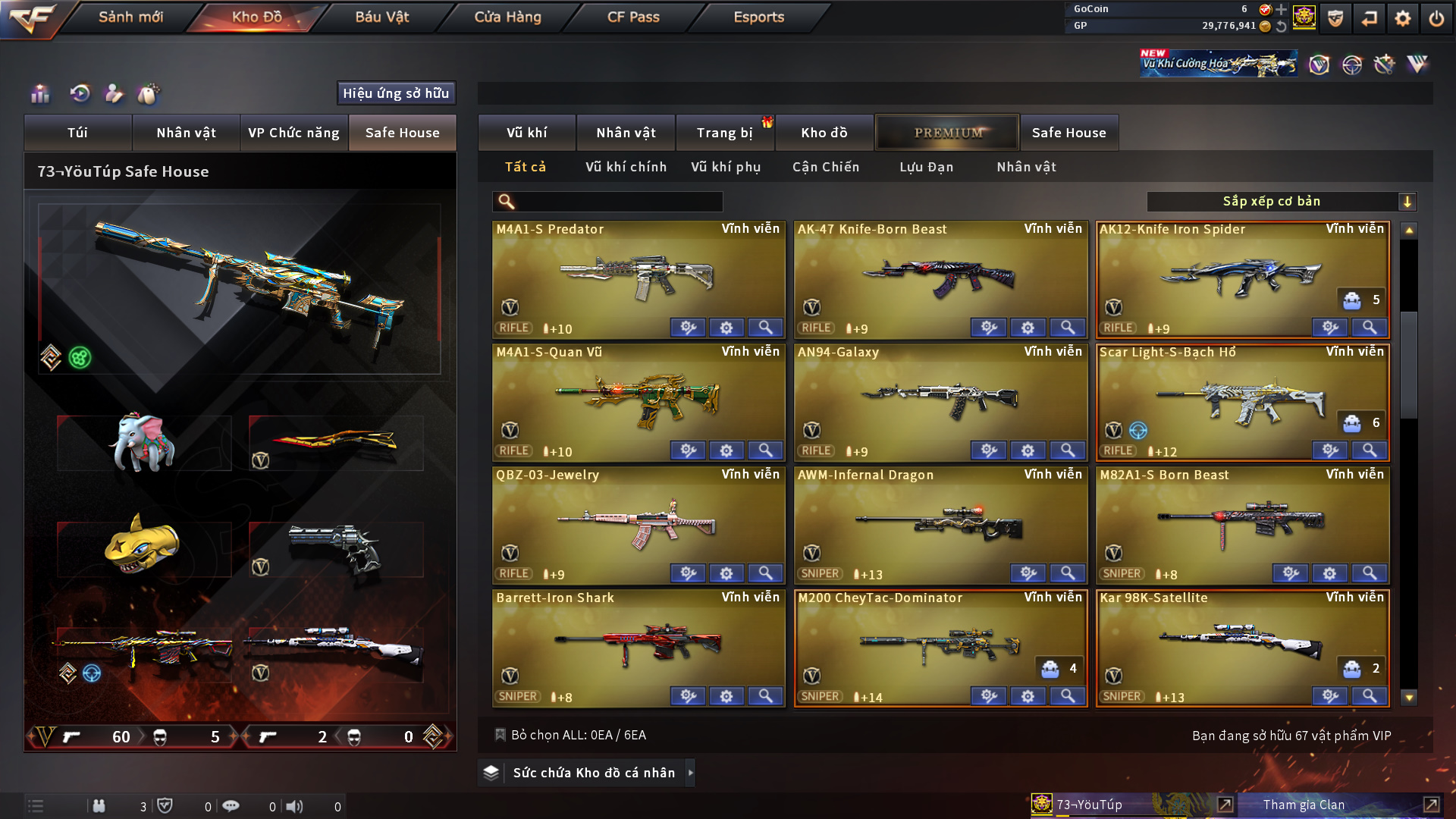
Task: Switch to the Túi tab
Action: click(x=77, y=133)
